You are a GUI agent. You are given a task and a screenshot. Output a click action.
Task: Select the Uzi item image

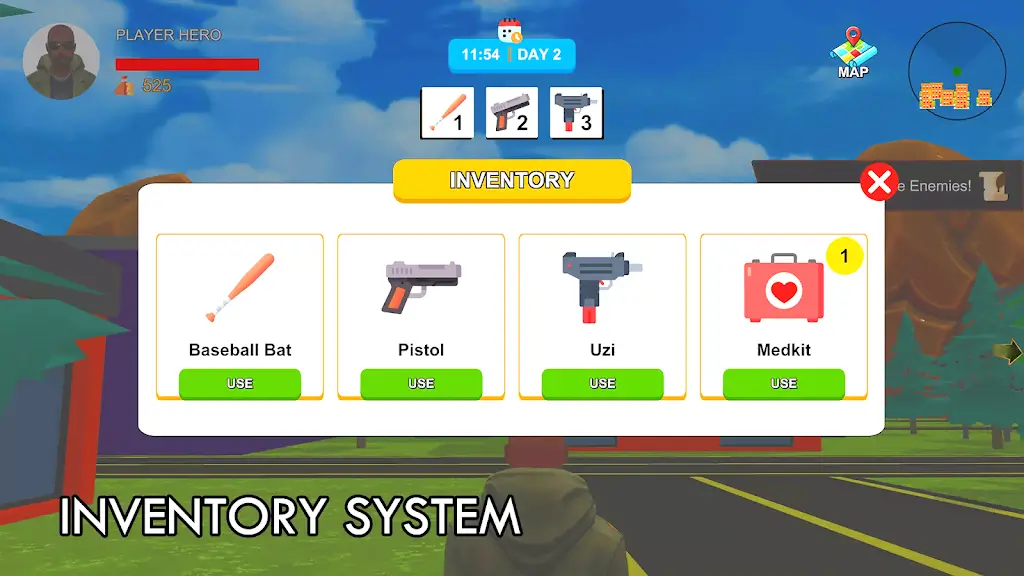(600, 286)
